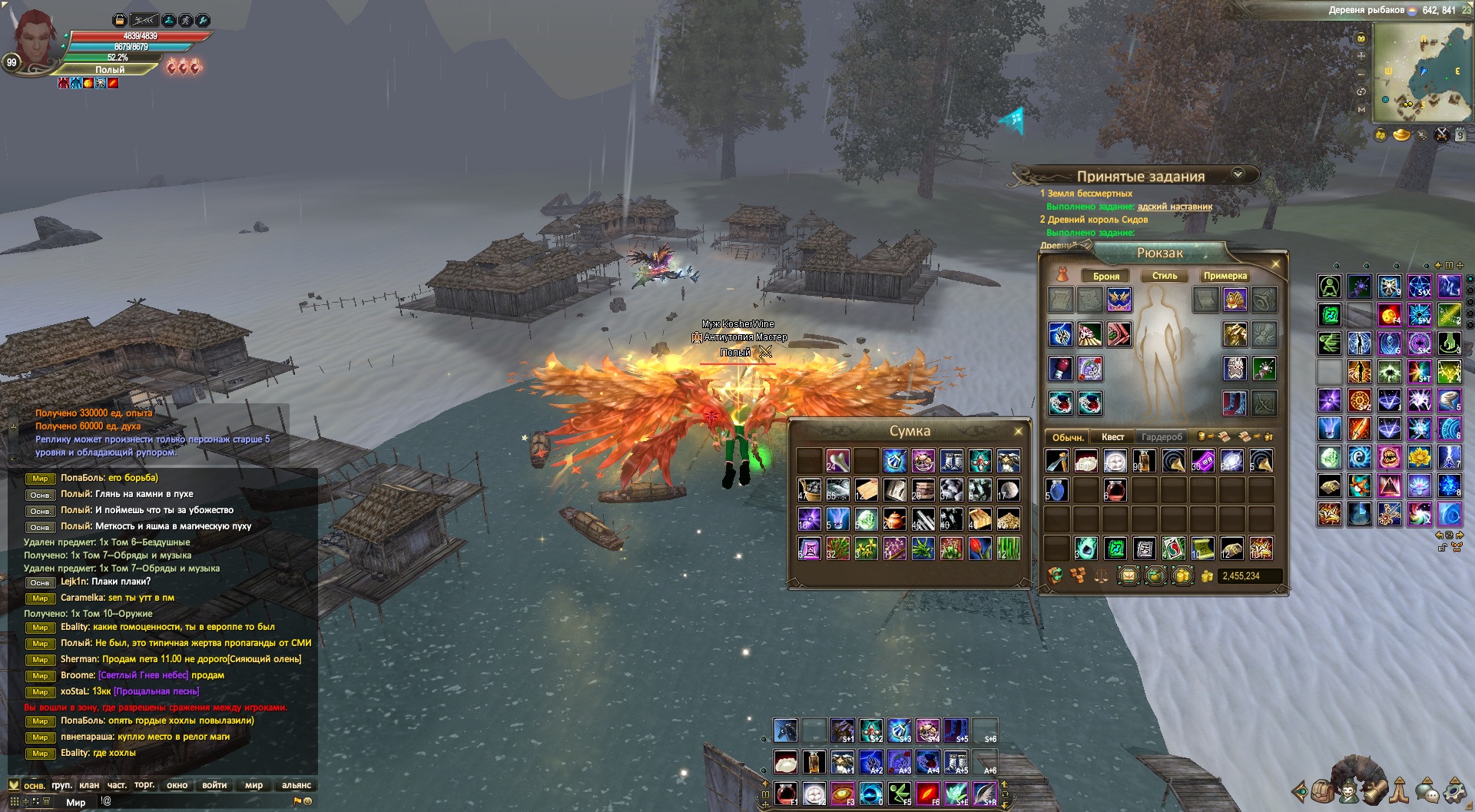
Task: Close the Рюкзак inventory window
Action: pos(1275,264)
